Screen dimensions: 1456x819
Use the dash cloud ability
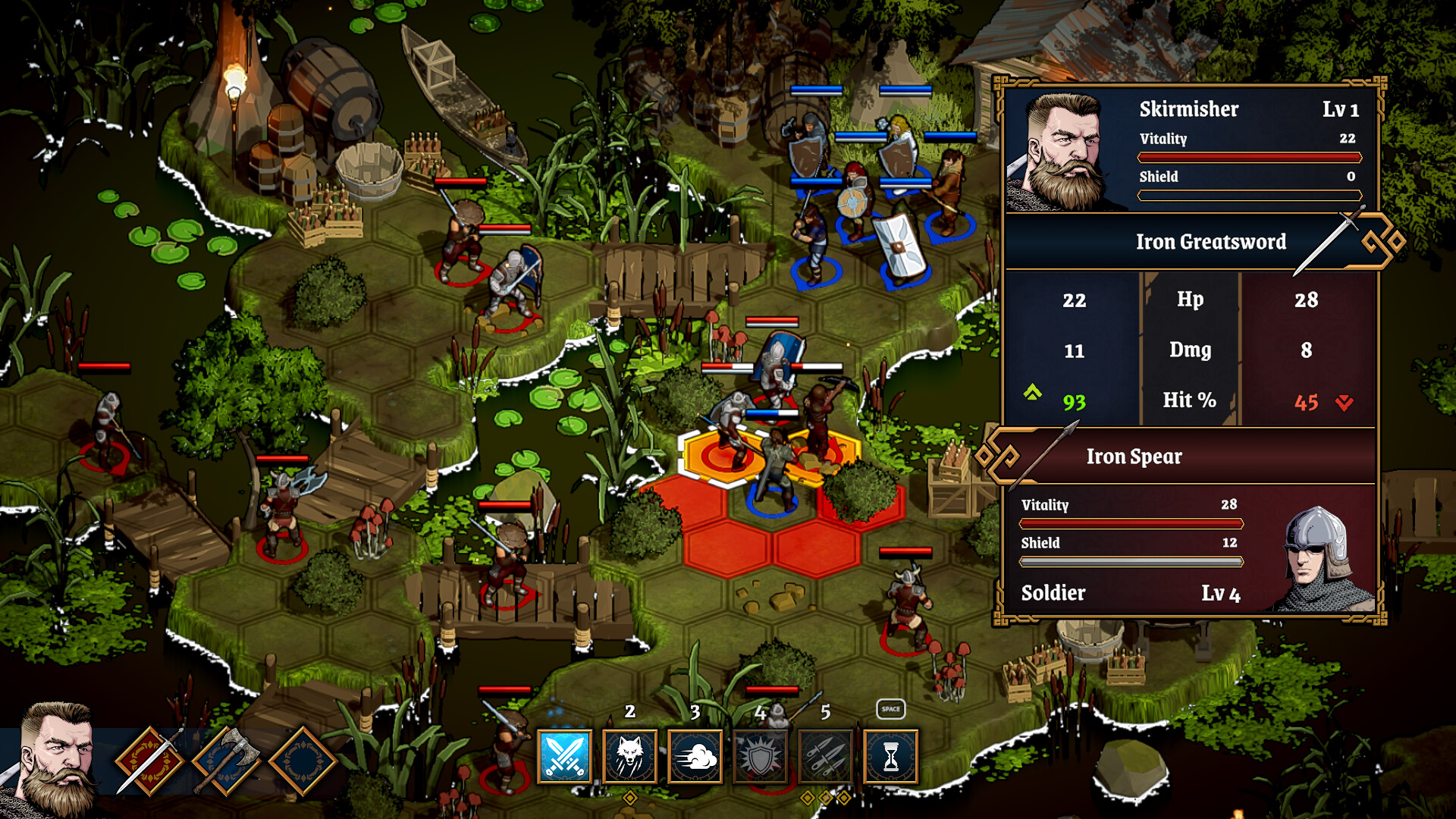(695, 756)
